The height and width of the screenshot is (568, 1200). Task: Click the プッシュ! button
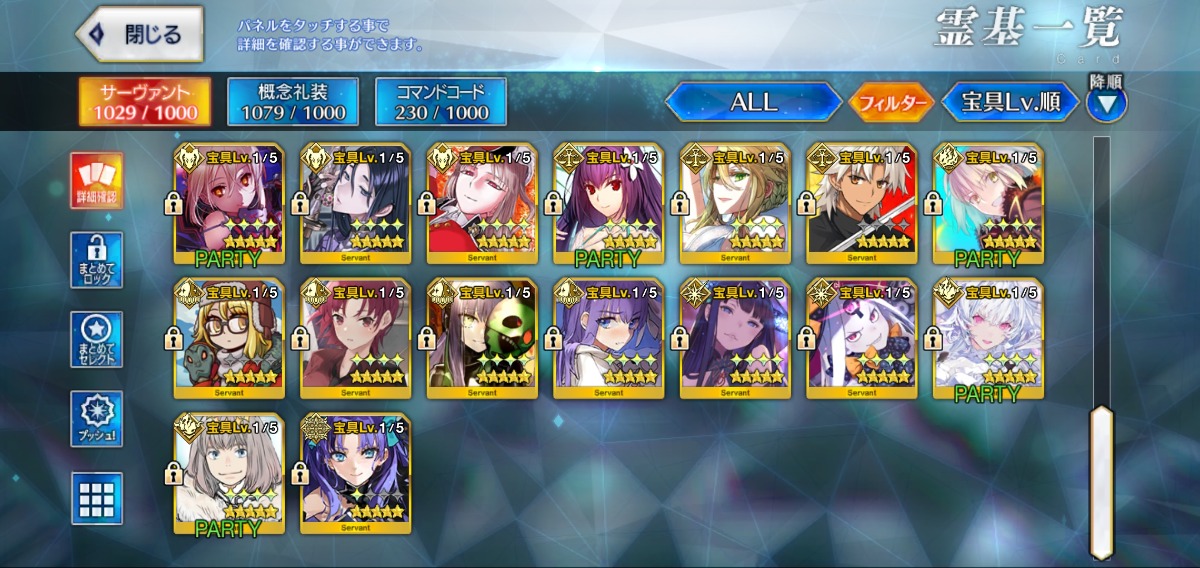(x=97, y=419)
